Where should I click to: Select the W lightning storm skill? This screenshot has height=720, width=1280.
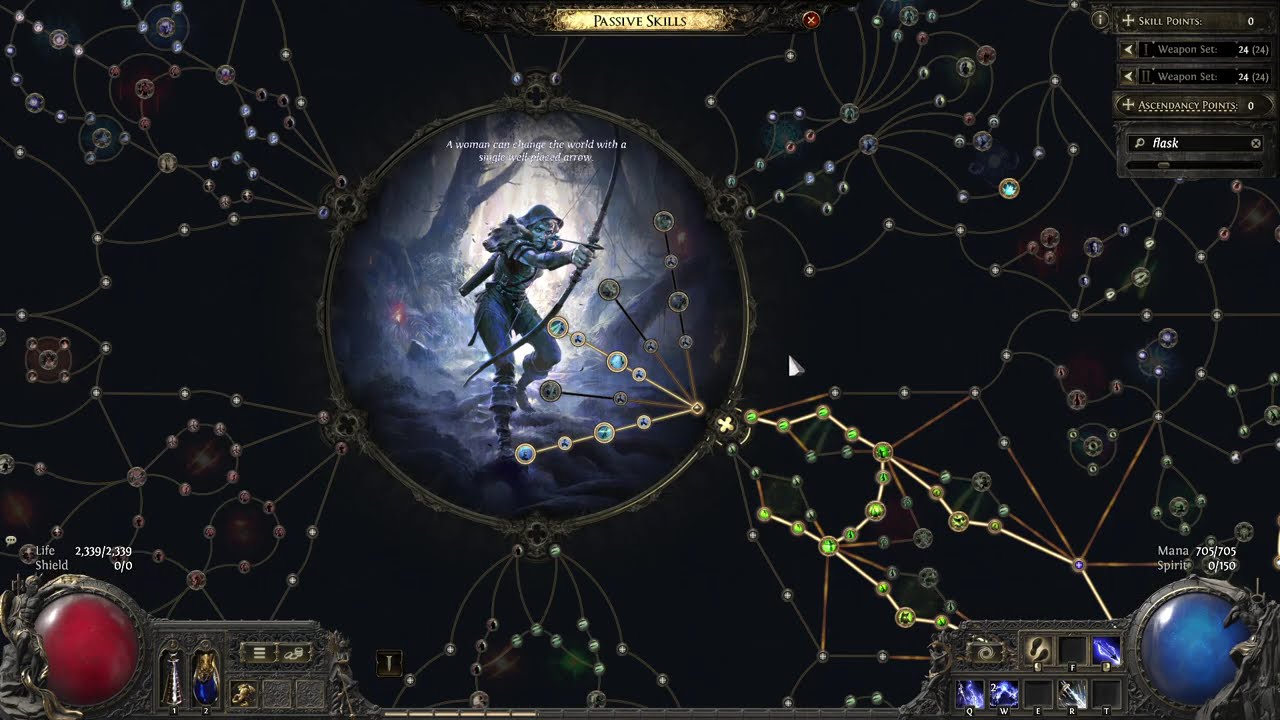click(1003, 693)
